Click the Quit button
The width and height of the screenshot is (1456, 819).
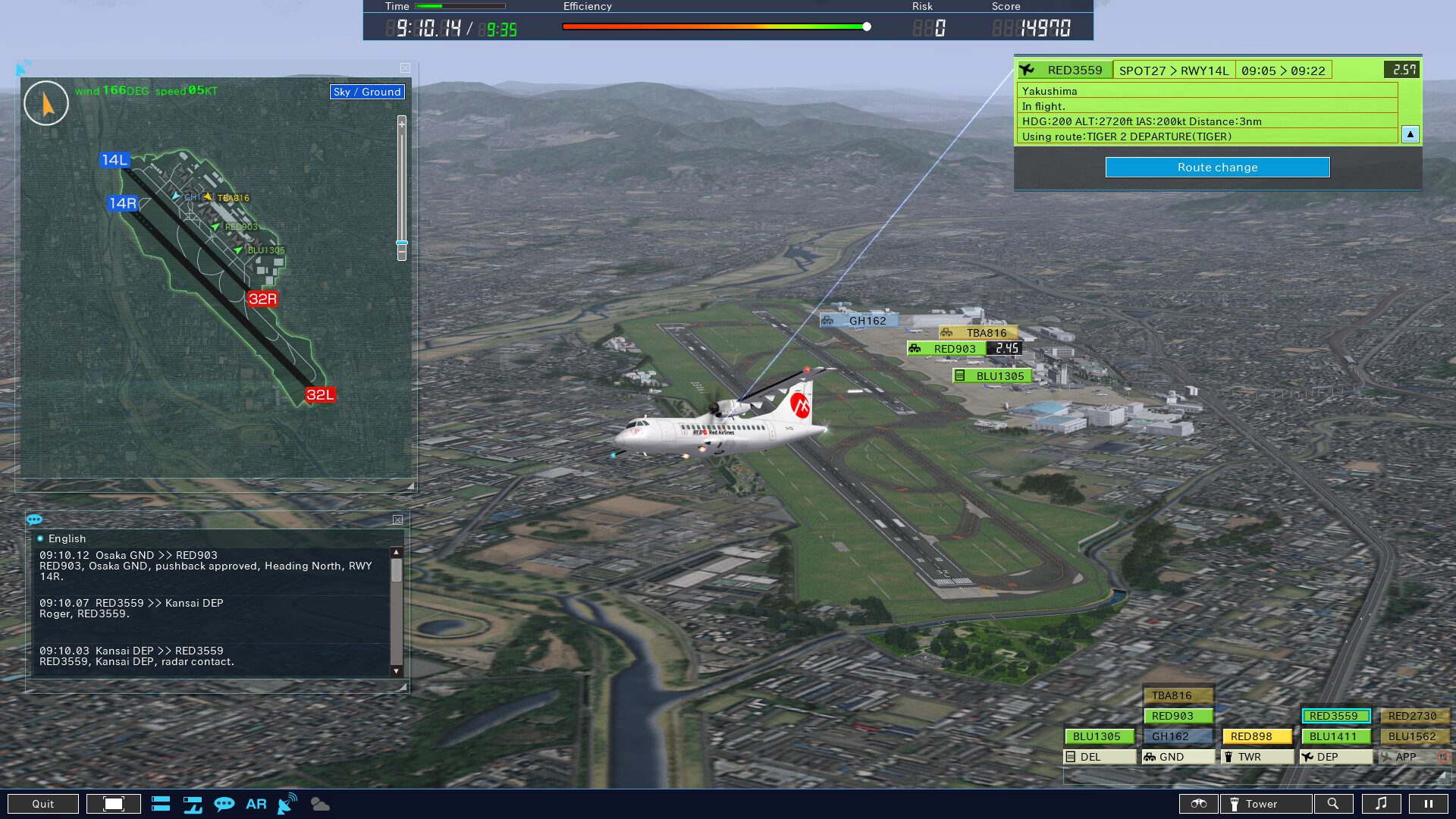(x=43, y=803)
